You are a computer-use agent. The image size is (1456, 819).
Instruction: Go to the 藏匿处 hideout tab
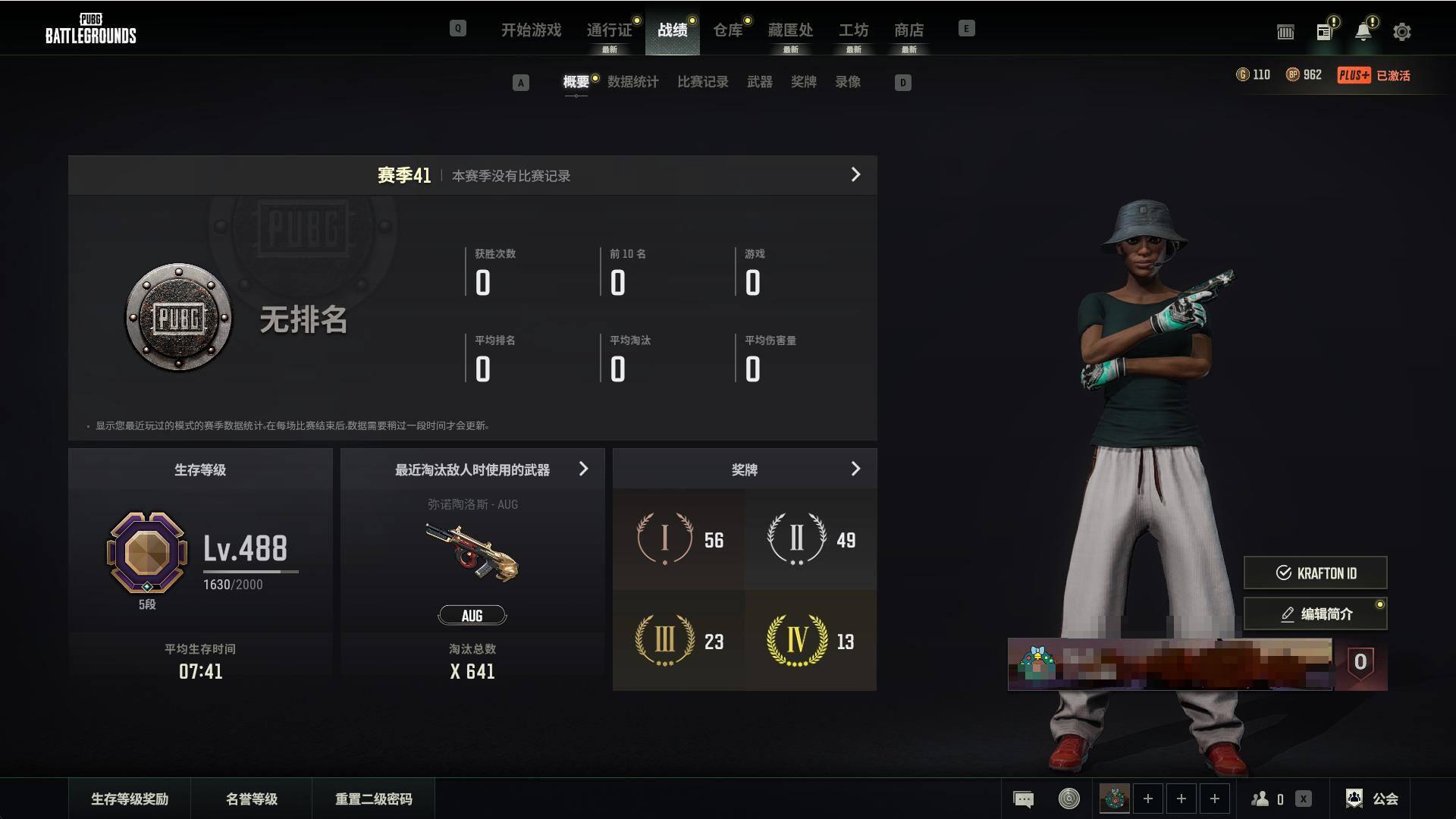coord(790,30)
